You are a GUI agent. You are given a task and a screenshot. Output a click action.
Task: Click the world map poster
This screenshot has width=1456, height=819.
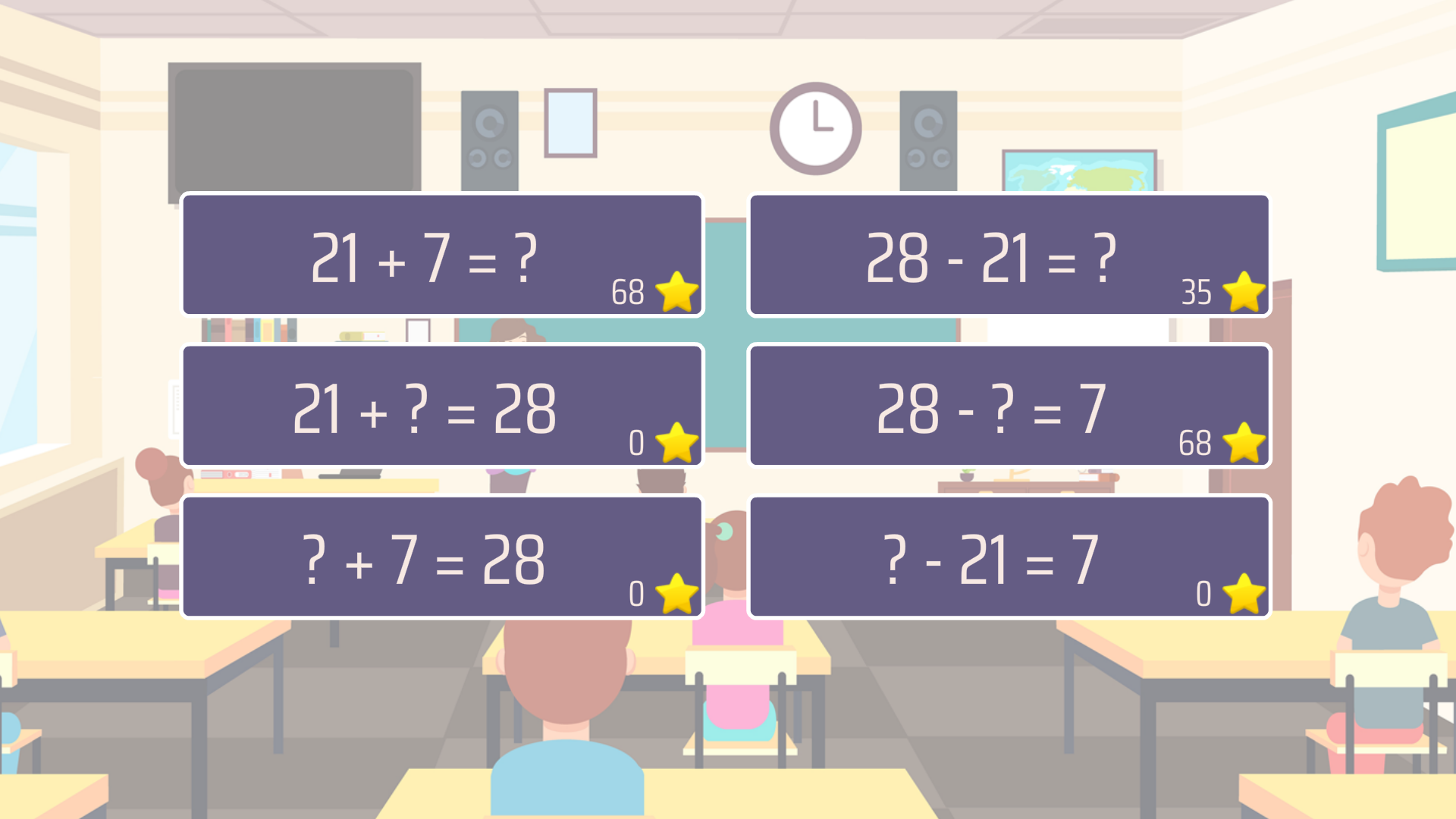[x=1078, y=172]
